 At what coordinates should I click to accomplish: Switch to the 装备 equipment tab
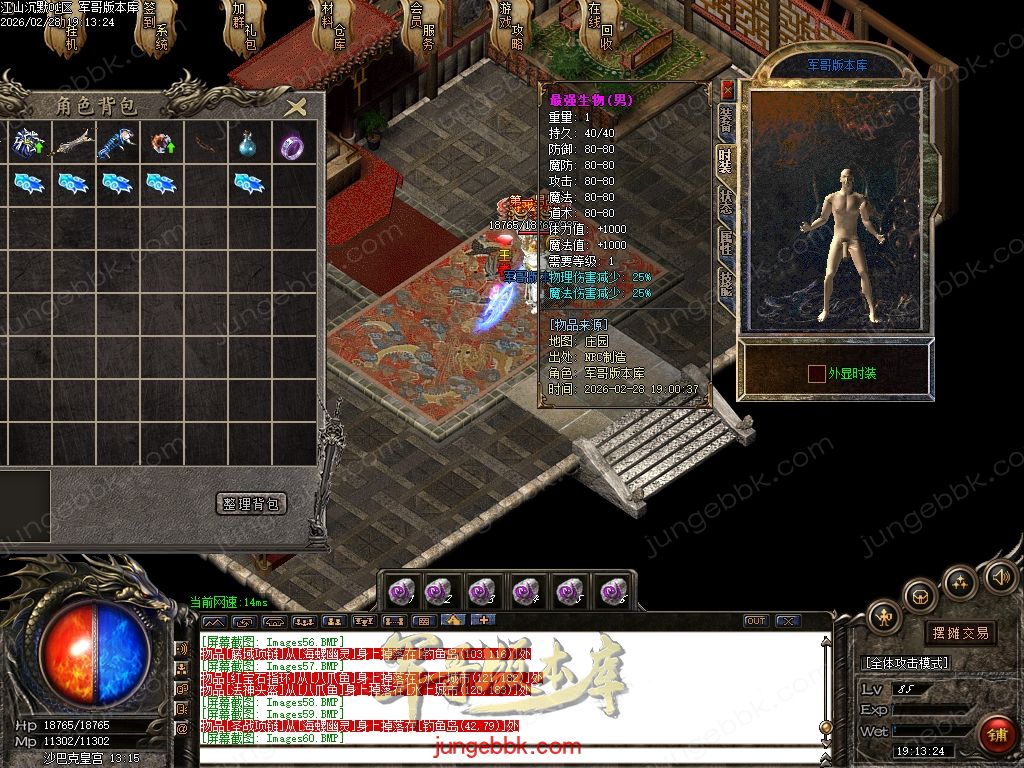click(726, 121)
